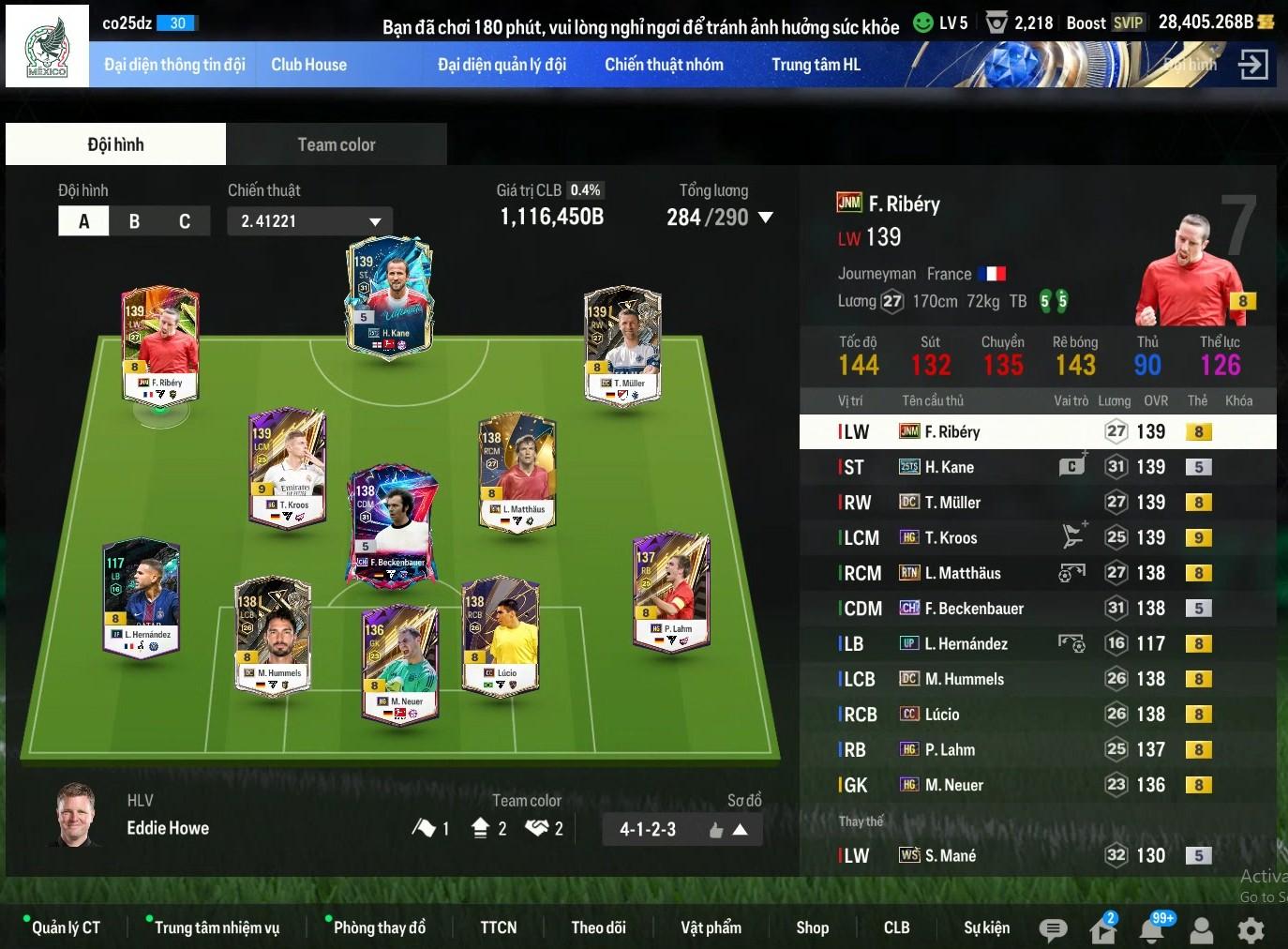Screen dimensions: 1288x949
Task: Open the notifications bell
Action: (x=1152, y=929)
